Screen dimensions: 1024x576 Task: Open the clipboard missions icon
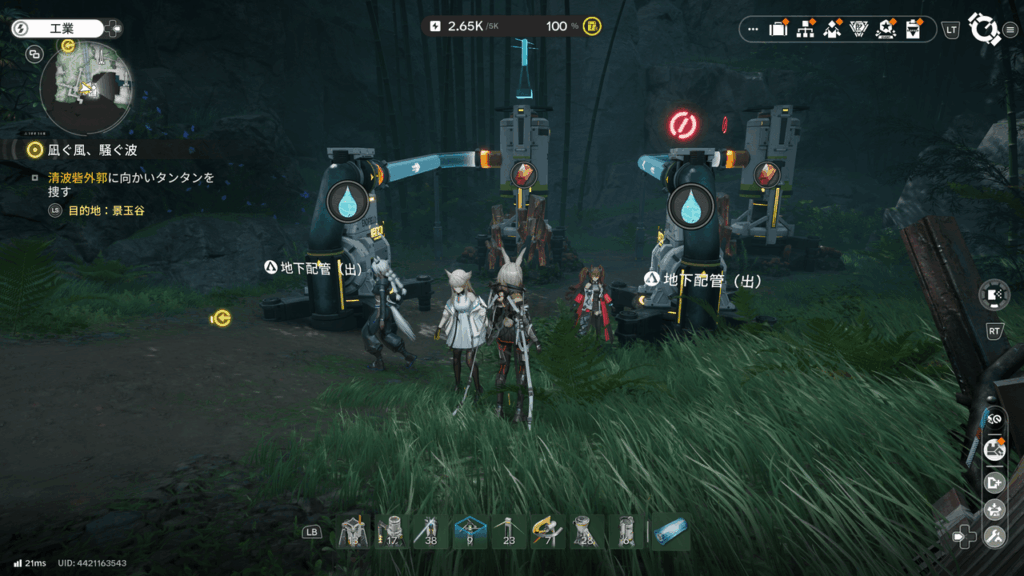point(912,30)
